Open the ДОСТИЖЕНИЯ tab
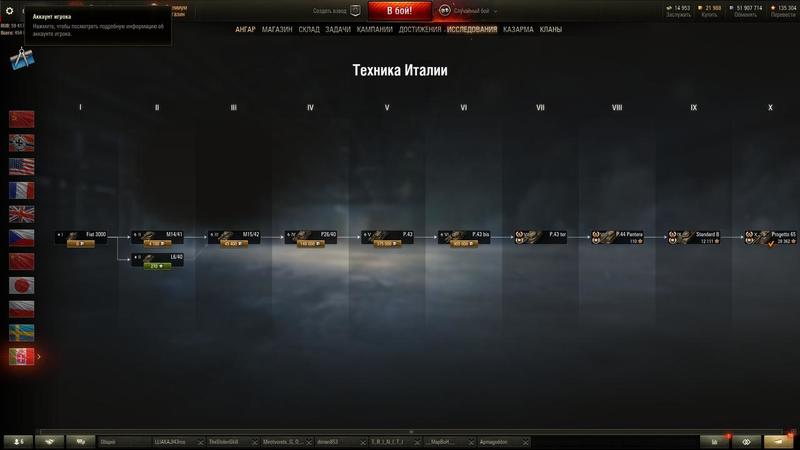800x450 pixels. tap(420, 30)
